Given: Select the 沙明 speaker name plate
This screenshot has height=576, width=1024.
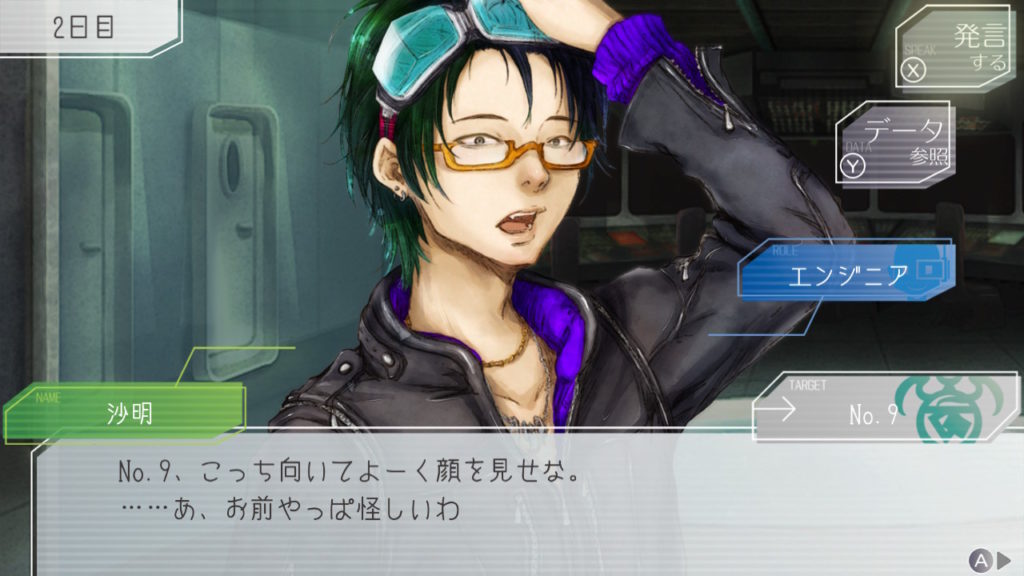Looking at the screenshot, I should [128, 412].
